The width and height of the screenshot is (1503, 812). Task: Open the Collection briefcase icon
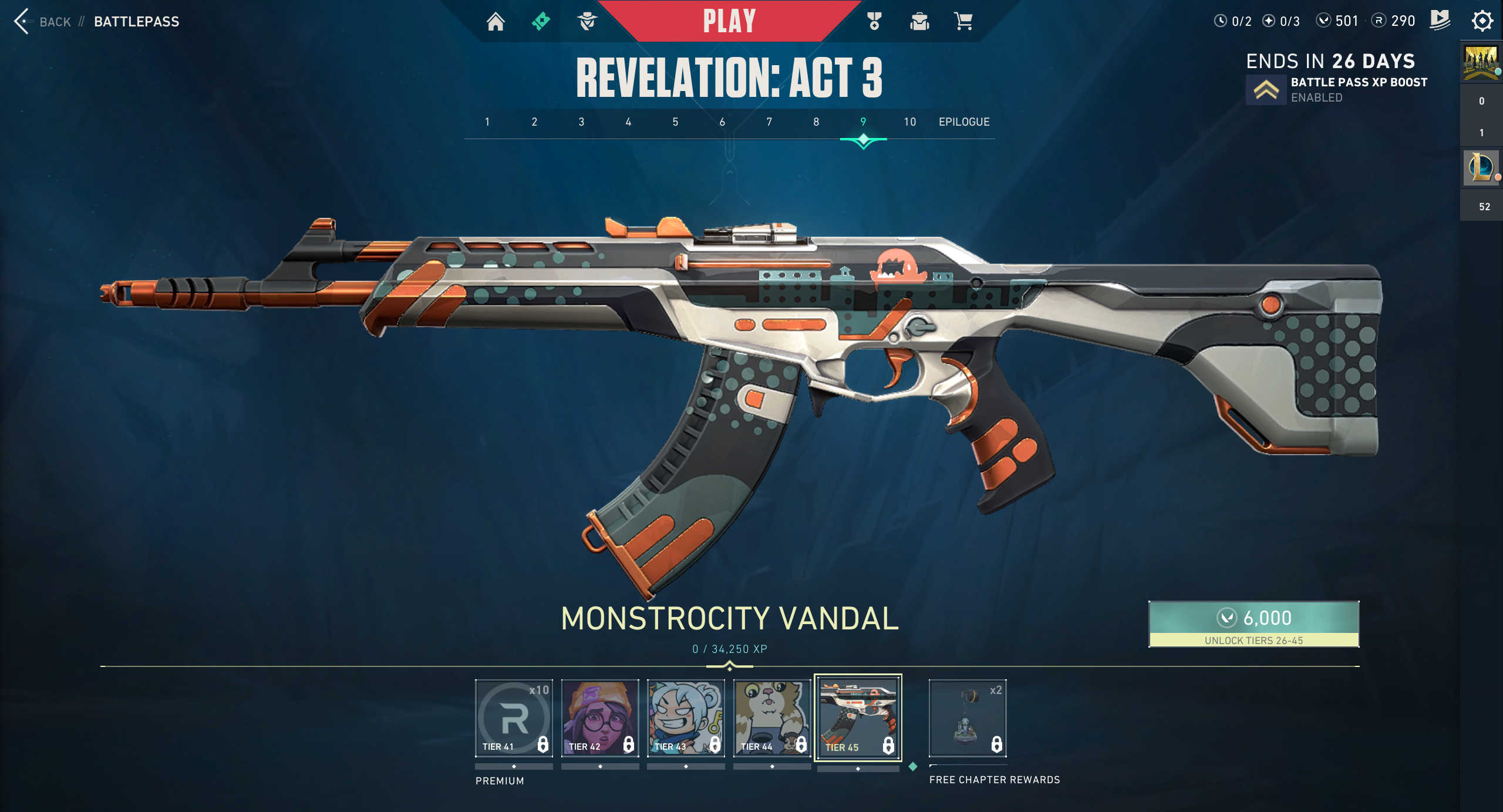[918, 22]
